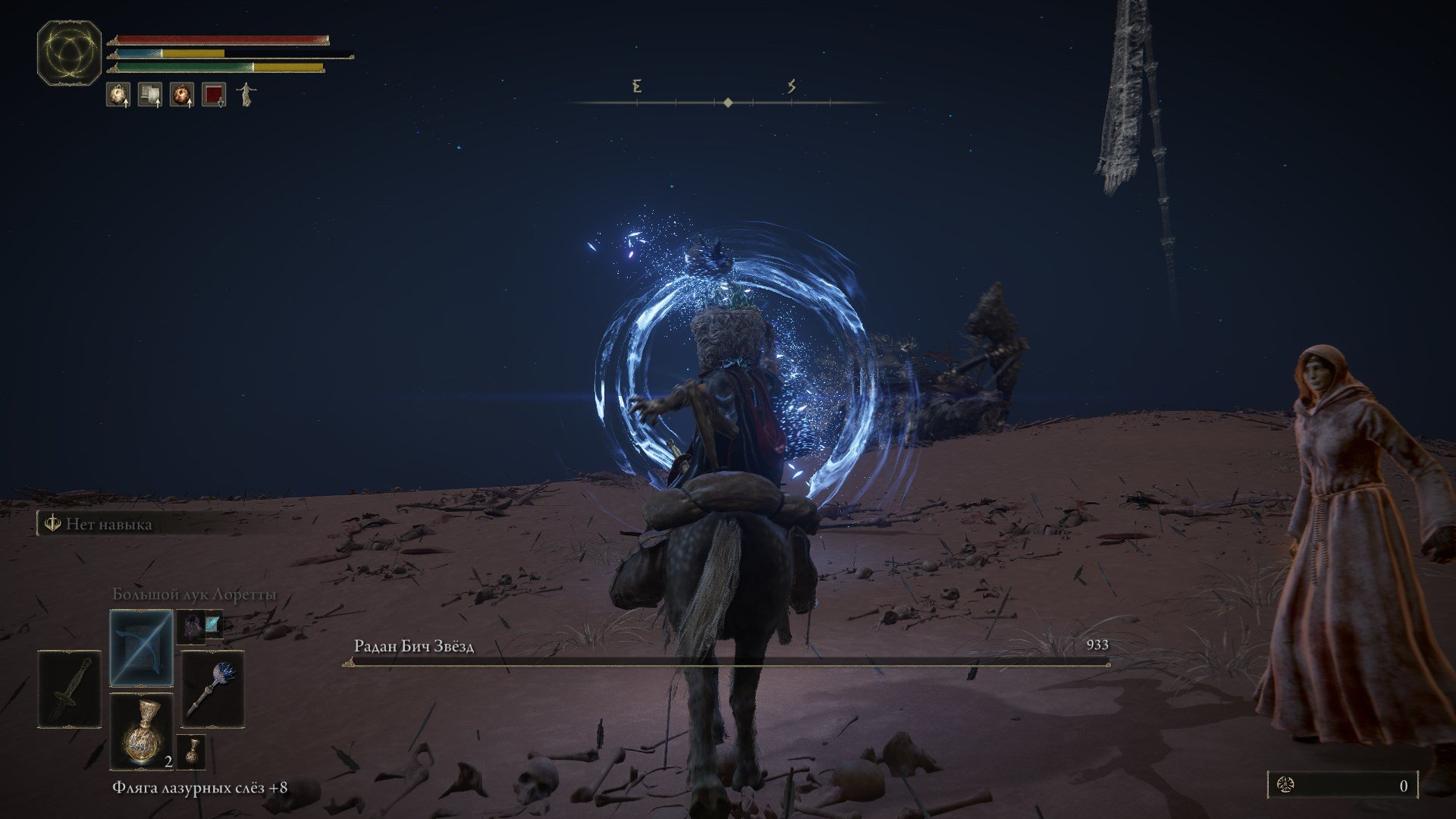Viewport: 1456px width, 819px height.
Task: Select Loretta's Greatbow spell slot
Action: 141,649
